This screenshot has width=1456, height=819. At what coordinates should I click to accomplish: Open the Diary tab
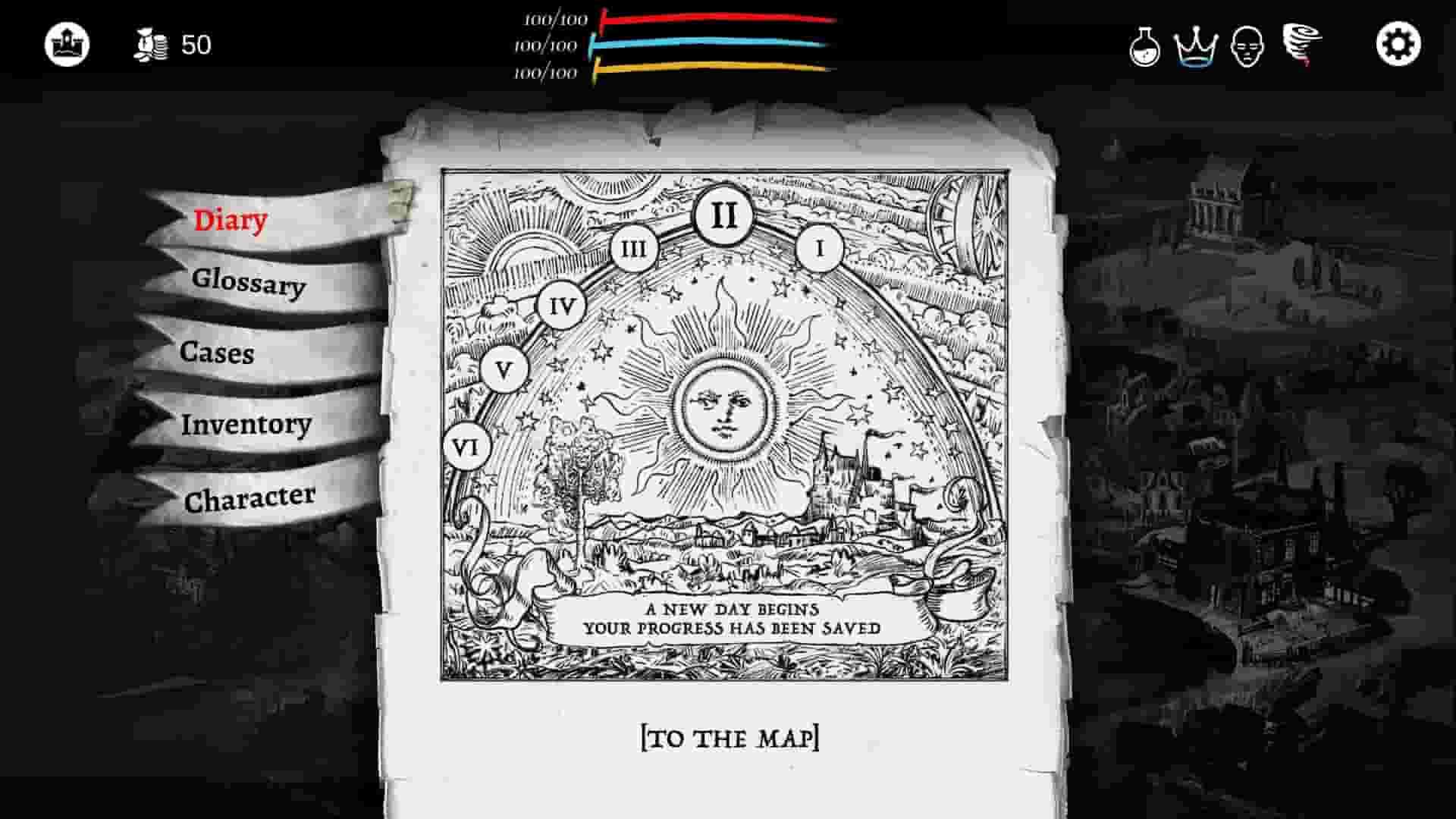tap(230, 219)
